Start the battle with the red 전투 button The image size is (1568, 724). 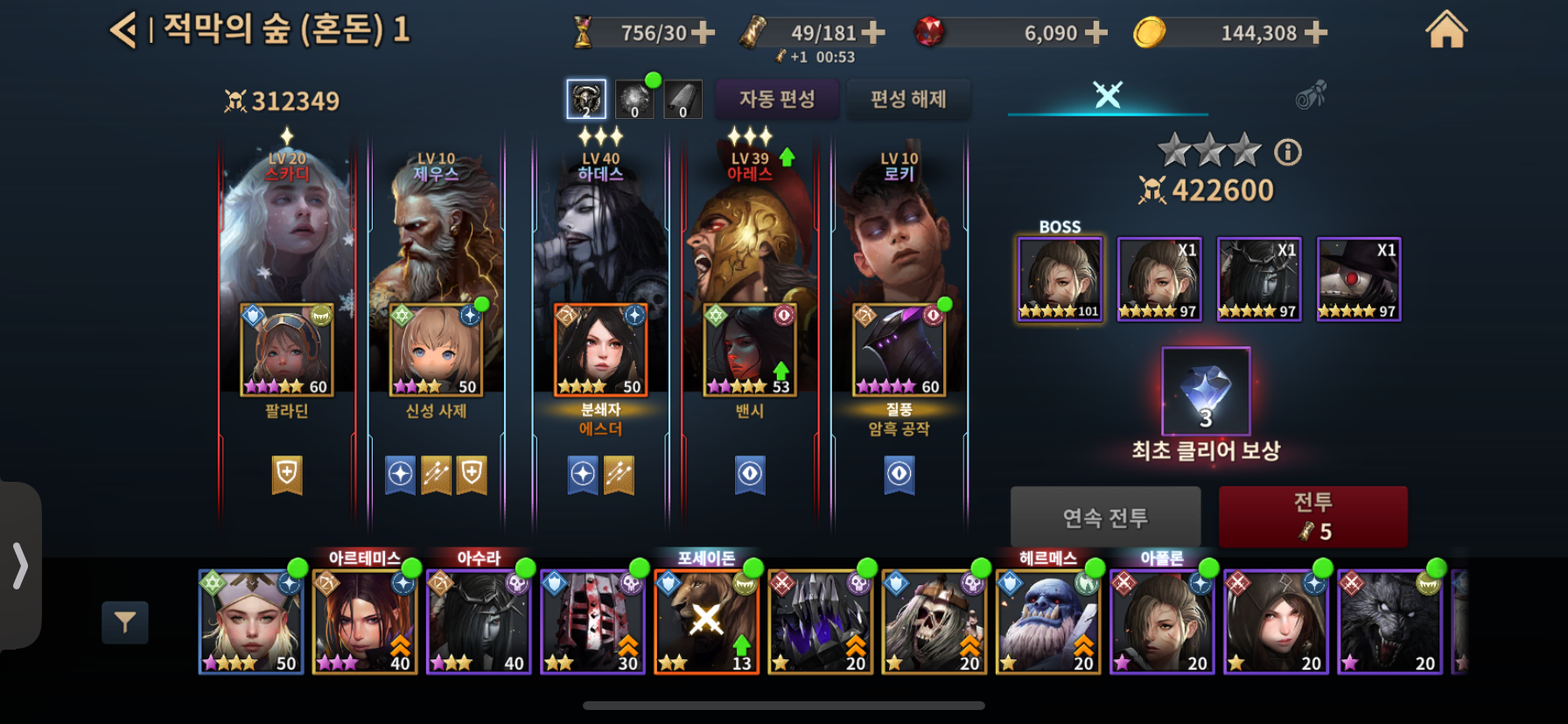coord(1312,517)
